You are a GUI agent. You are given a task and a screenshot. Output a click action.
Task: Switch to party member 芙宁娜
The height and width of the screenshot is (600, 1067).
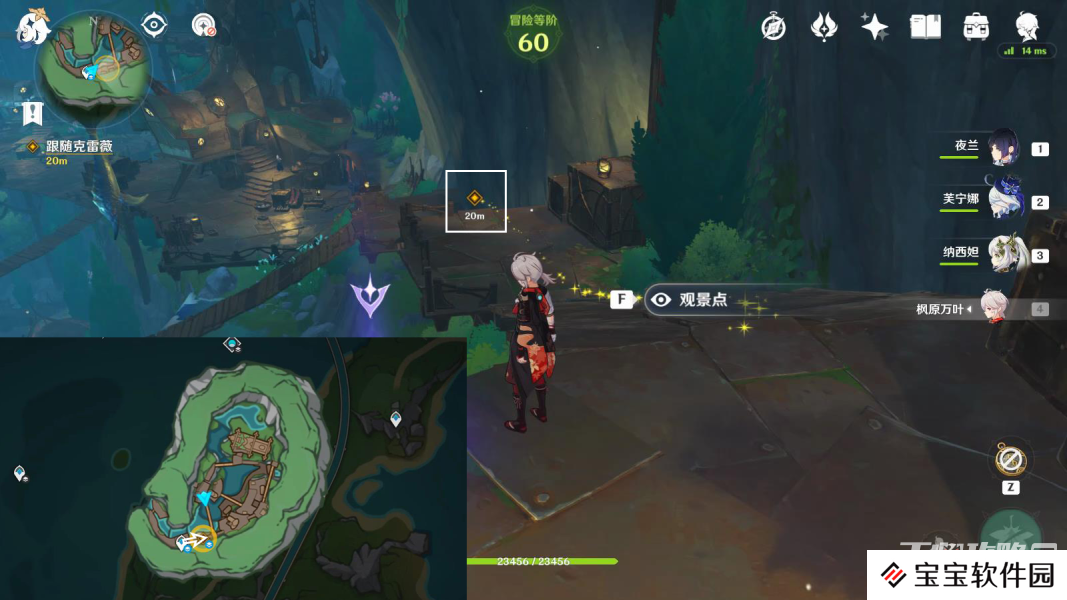(x=1003, y=201)
